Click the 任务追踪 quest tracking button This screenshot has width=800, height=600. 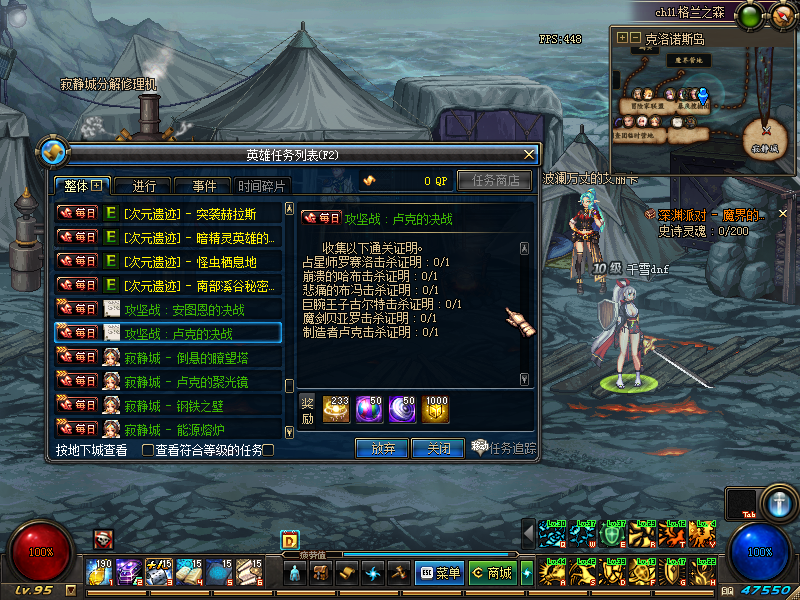[504, 448]
